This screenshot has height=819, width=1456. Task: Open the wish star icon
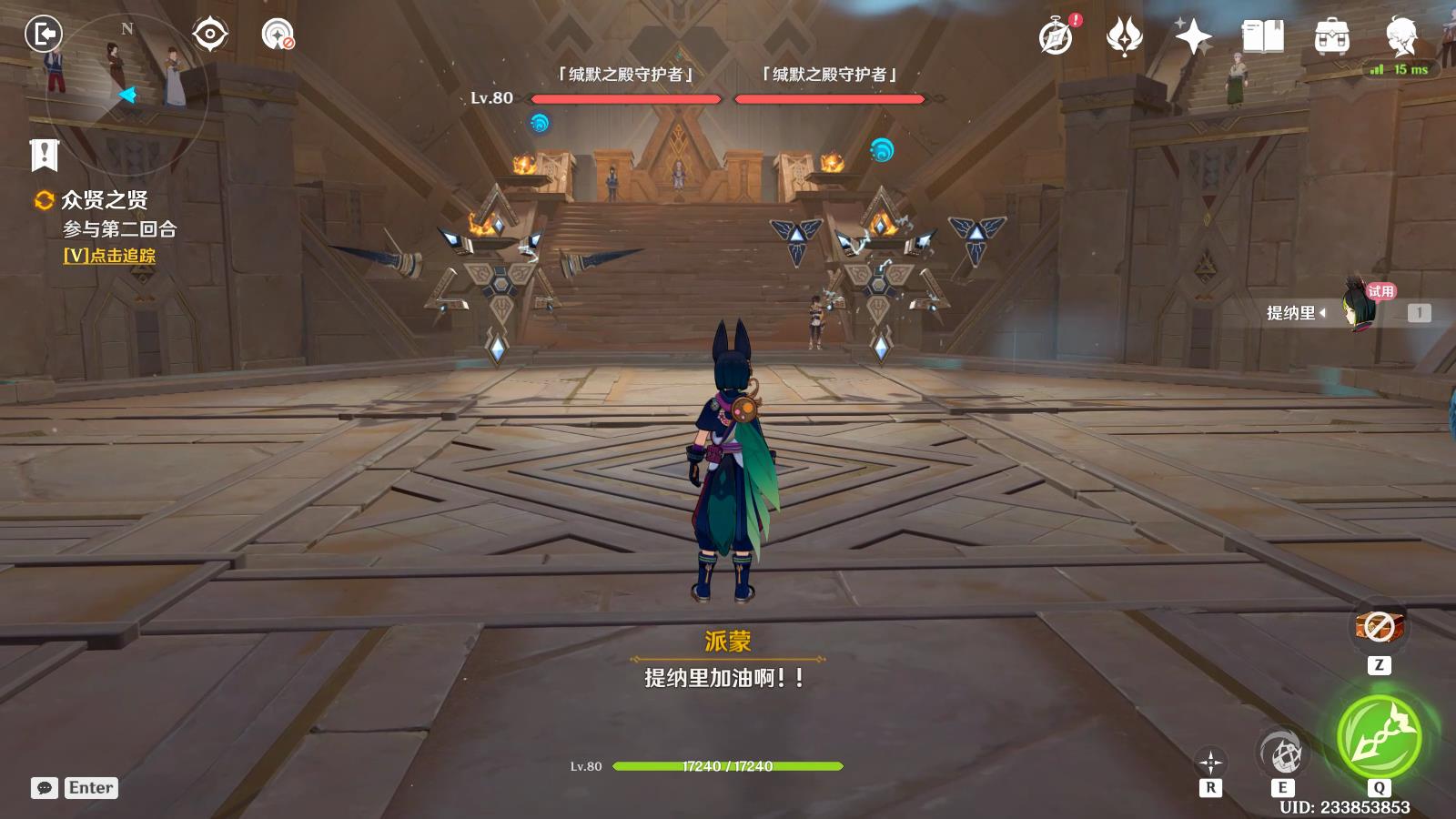click(x=1192, y=36)
